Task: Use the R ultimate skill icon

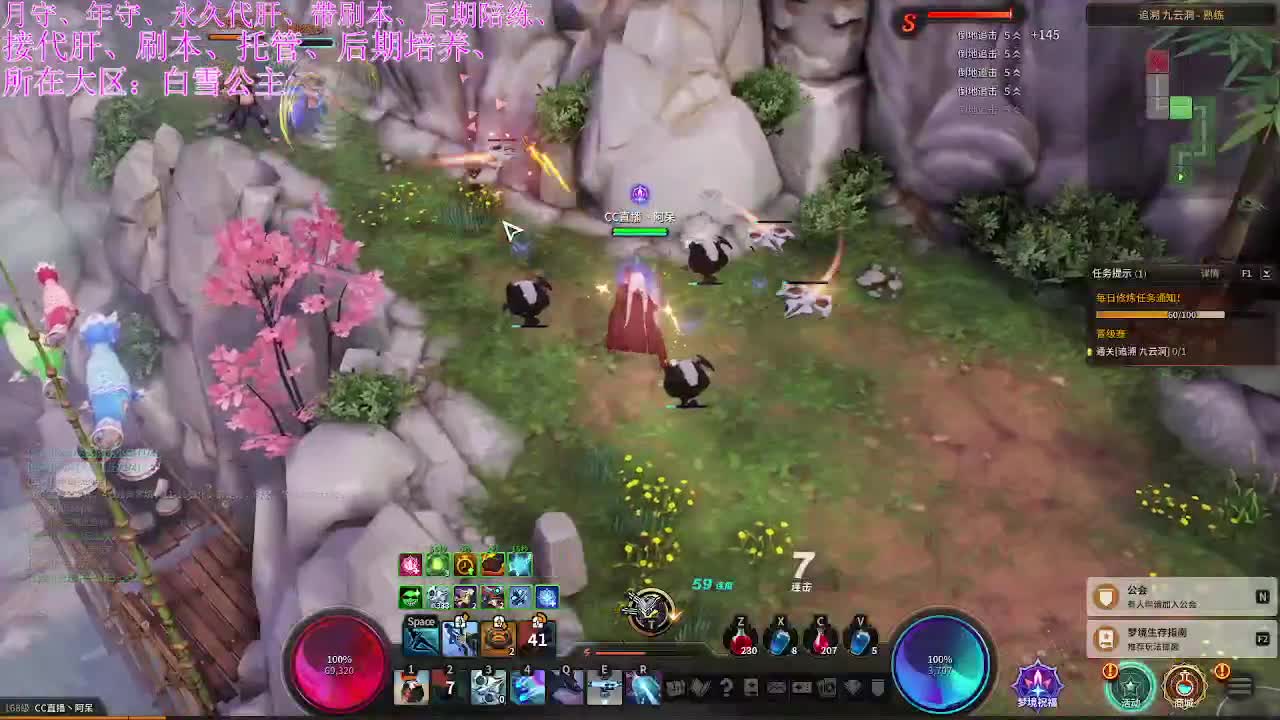Action: pyautogui.click(x=644, y=690)
